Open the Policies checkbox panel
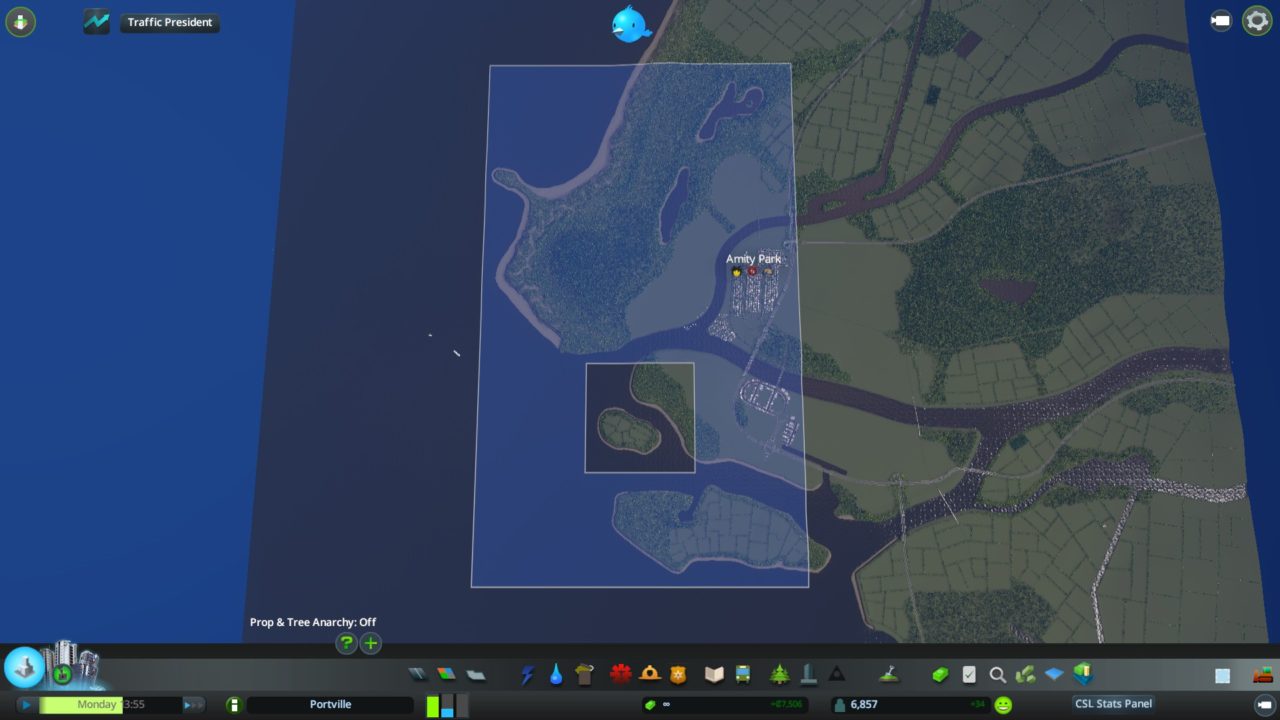The width and height of the screenshot is (1280, 720). coord(968,674)
